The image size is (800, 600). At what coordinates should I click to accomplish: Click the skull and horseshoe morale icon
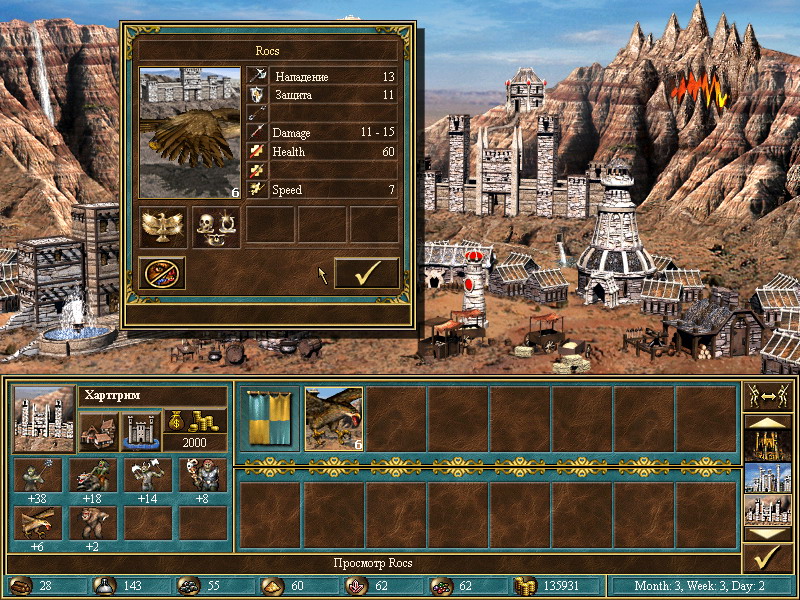pyautogui.click(x=217, y=226)
